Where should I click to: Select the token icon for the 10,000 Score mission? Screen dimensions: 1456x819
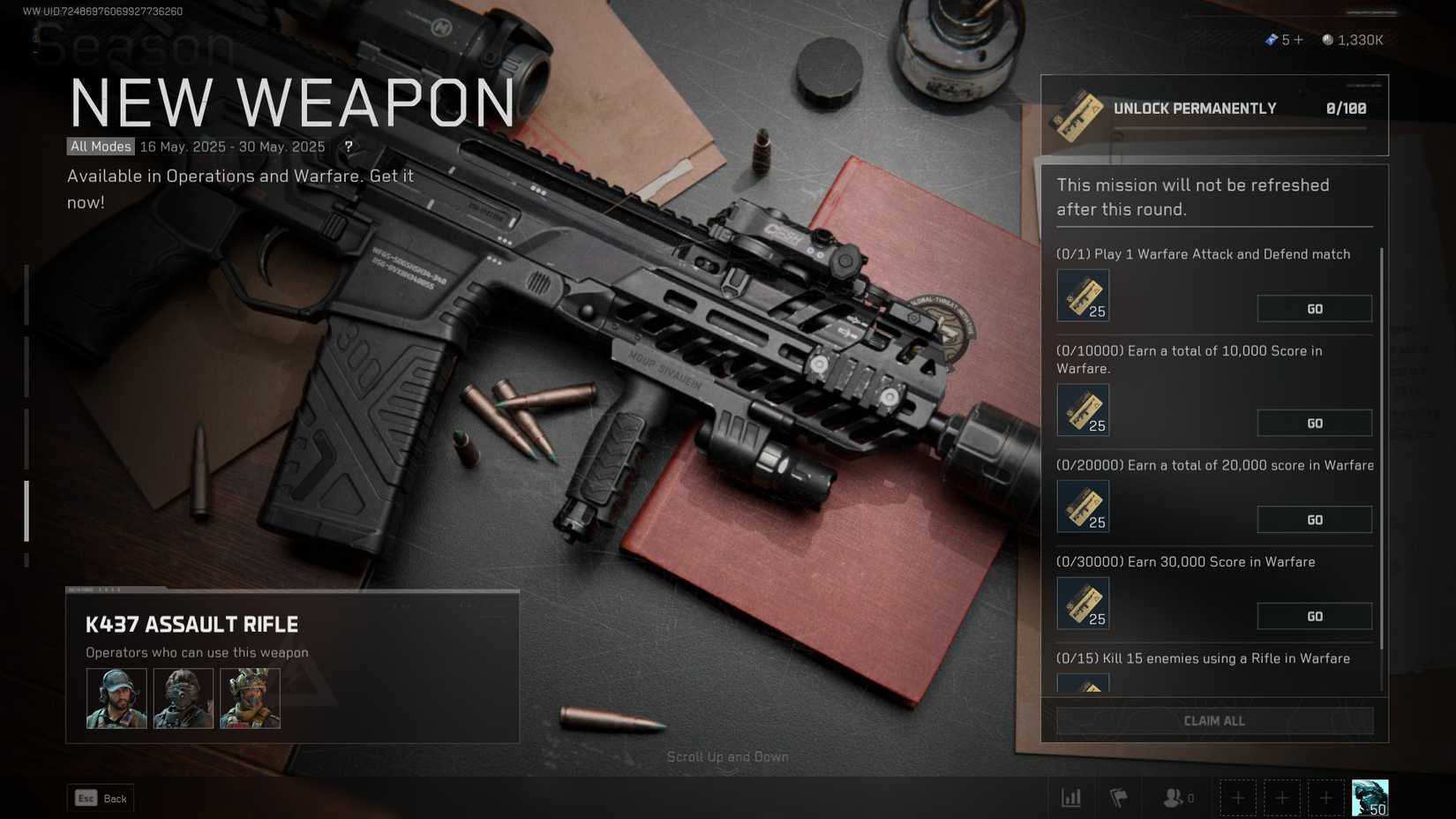pyautogui.click(x=1083, y=409)
